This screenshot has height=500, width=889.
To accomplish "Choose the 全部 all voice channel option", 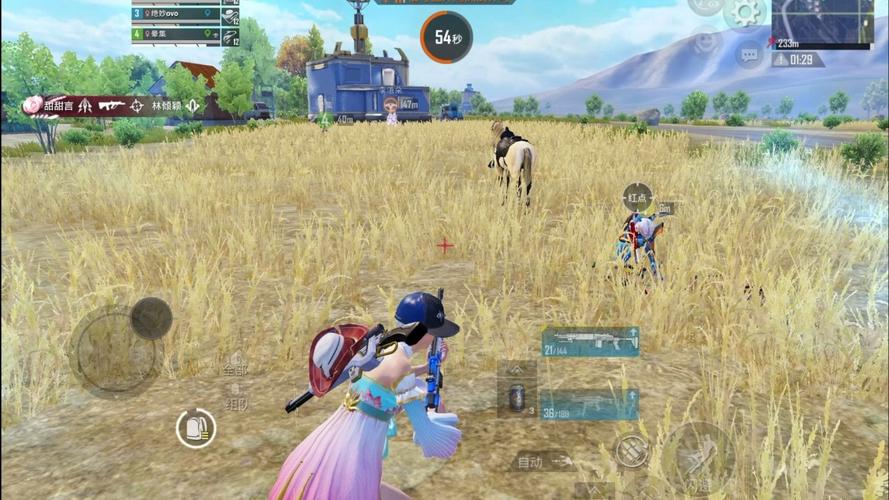I will (x=235, y=367).
